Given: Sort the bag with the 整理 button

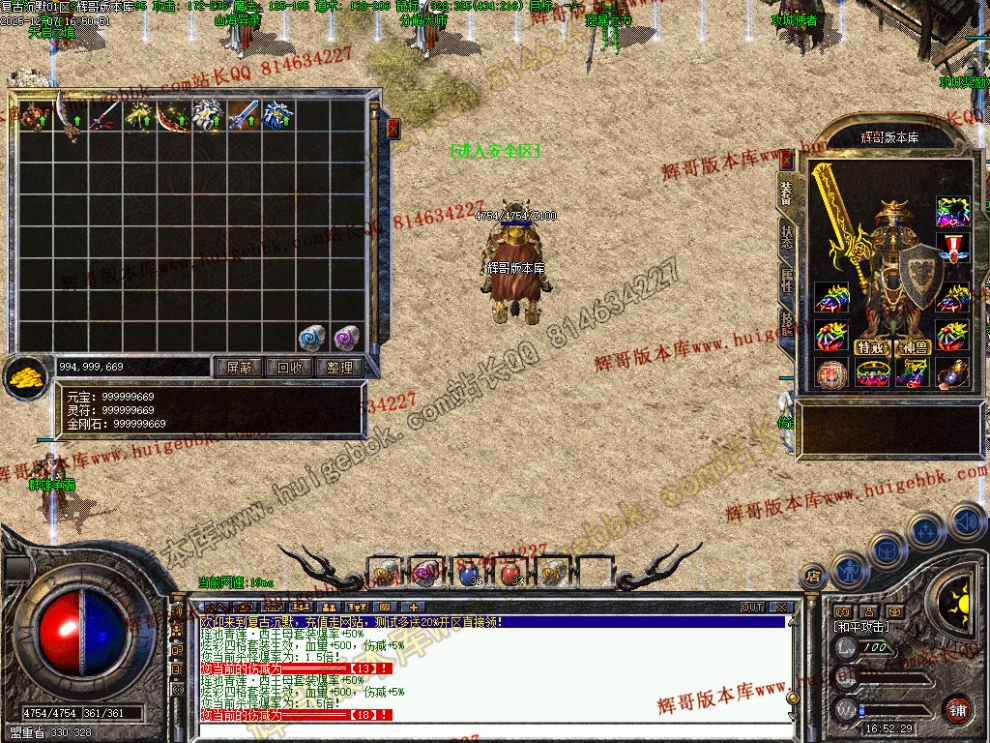Looking at the screenshot, I should point(340,368).
